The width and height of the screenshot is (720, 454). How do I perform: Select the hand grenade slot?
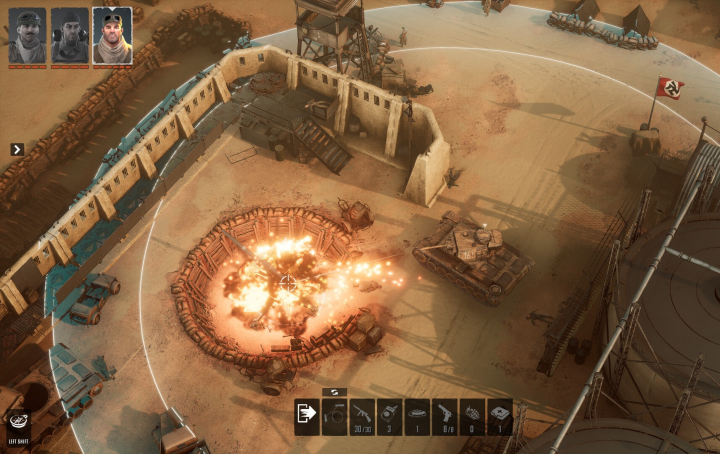pos(472,416)
